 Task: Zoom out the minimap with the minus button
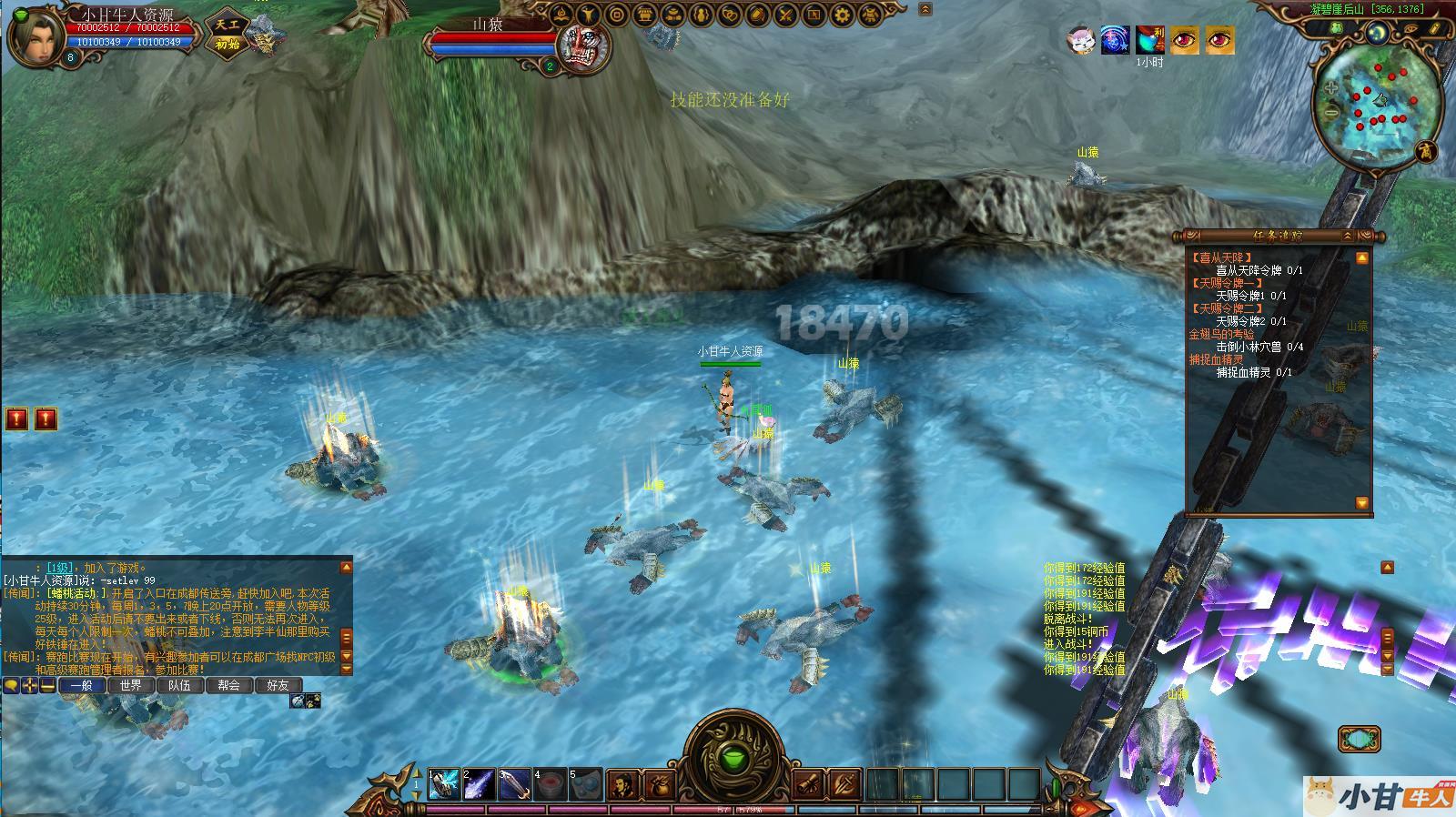click(x=1330, y=114)
